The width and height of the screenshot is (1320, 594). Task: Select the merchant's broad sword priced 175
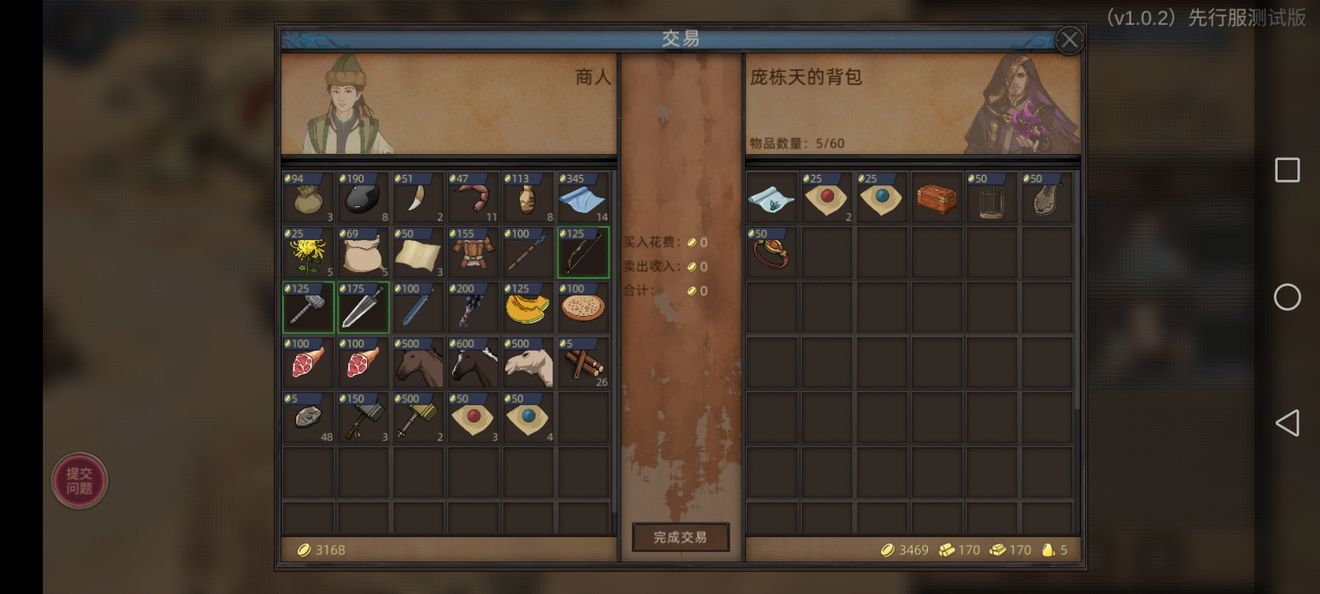pyautogui.click(x=363, y=308)
